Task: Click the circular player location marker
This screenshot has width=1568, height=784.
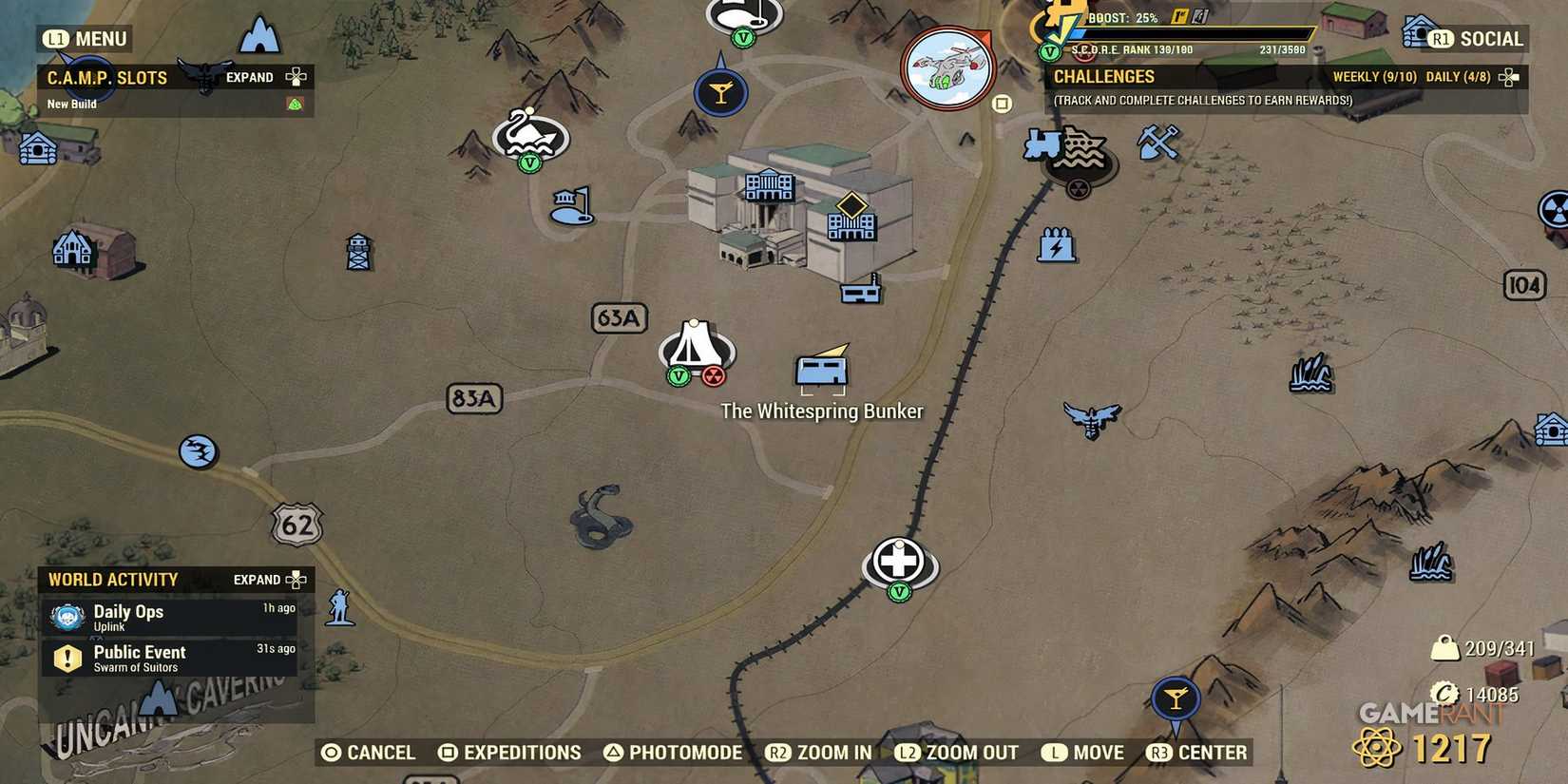Action: (946, 67)
